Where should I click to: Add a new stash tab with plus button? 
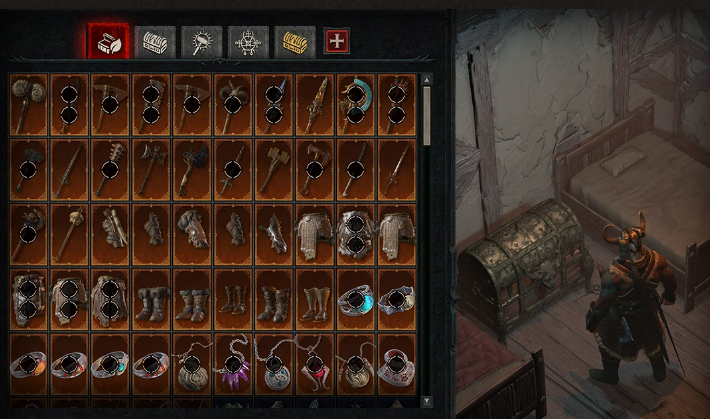pyautogui.click(x=339, y=42)
